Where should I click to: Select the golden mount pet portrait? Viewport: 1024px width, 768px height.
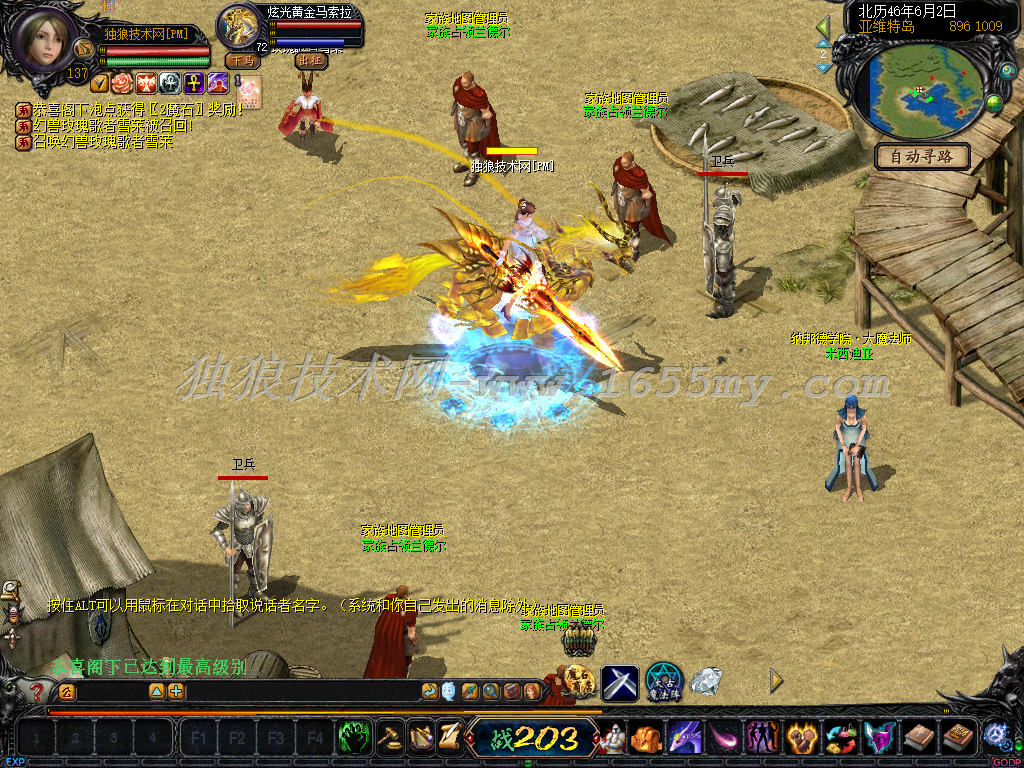(x=240, y=26)
